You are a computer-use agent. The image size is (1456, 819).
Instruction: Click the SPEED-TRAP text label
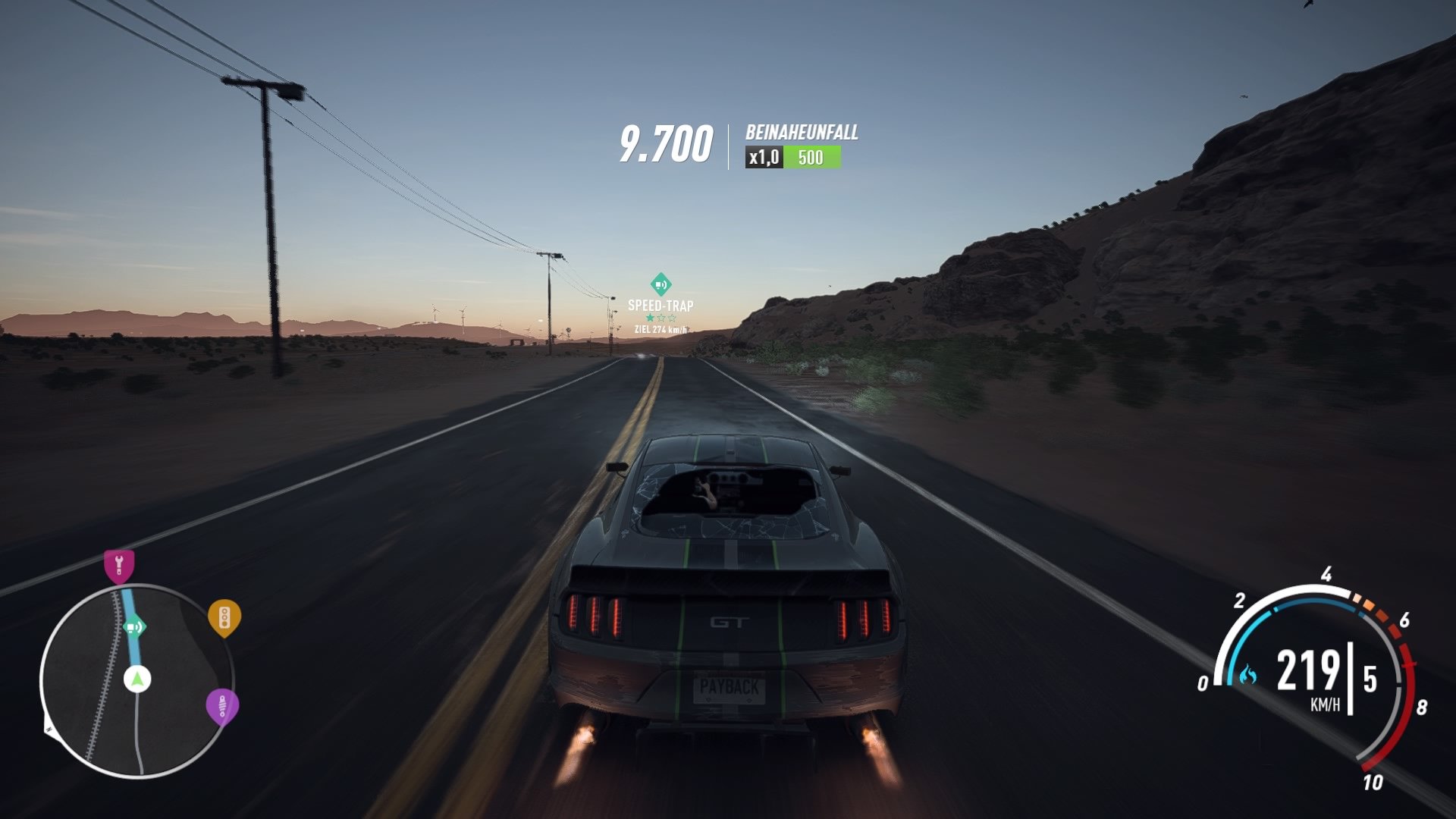click(659, 303)
